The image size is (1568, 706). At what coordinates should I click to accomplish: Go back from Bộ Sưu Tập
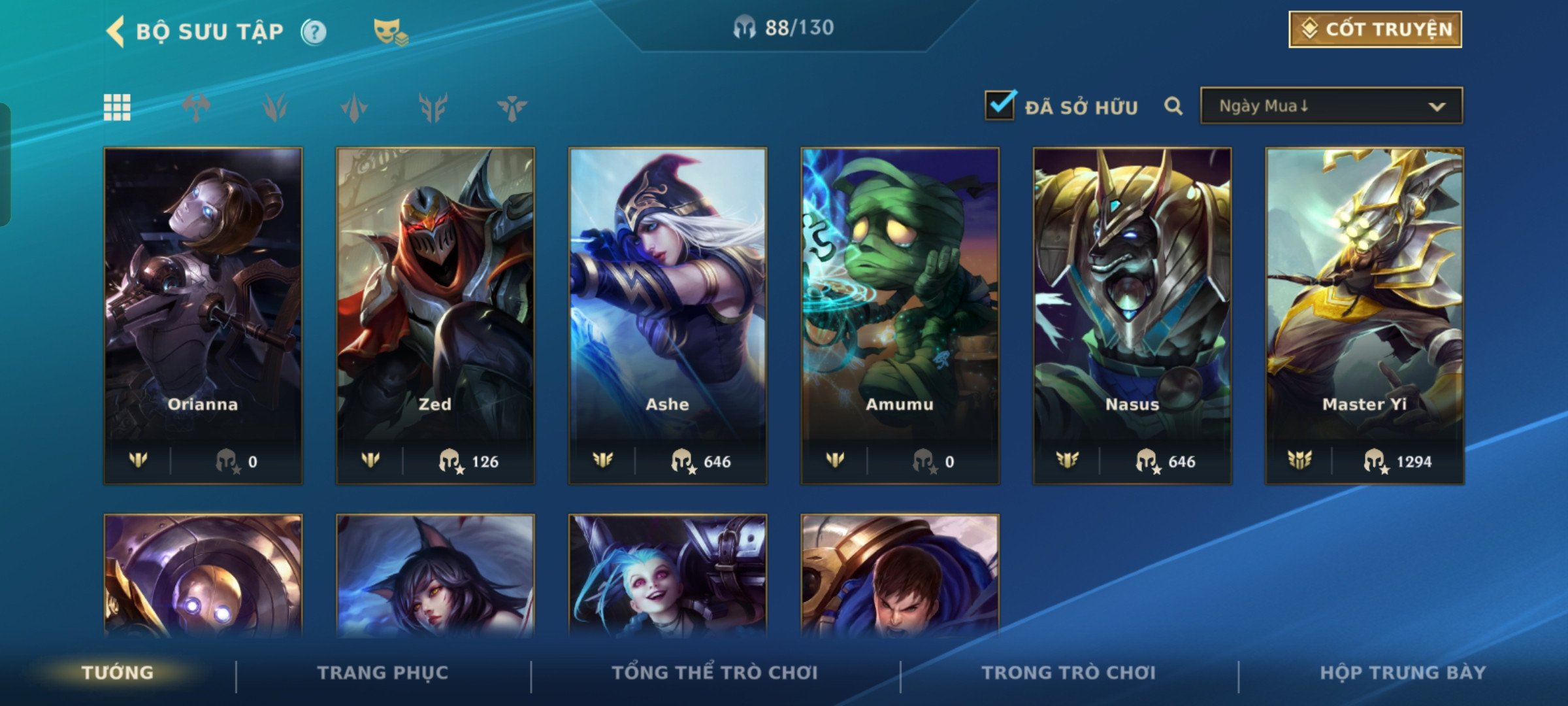coord(116,31)
